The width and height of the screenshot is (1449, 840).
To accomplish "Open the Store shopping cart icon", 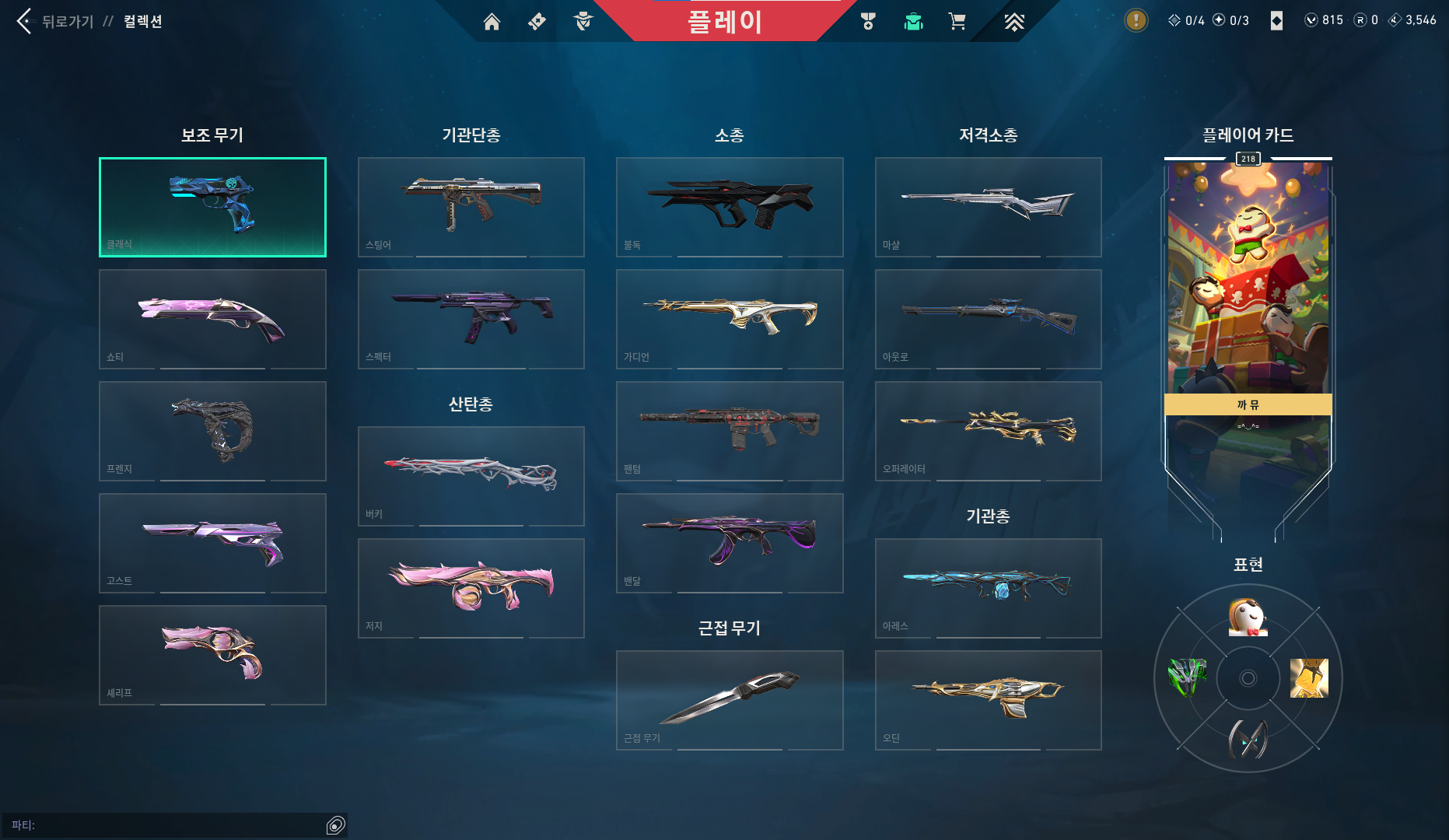I will [x=957, y=21].
